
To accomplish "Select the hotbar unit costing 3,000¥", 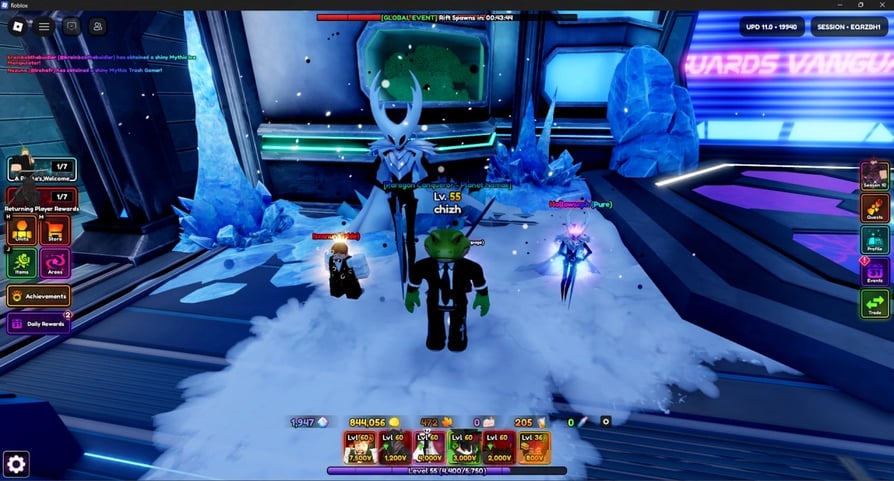I will click(x=463, y=448).
